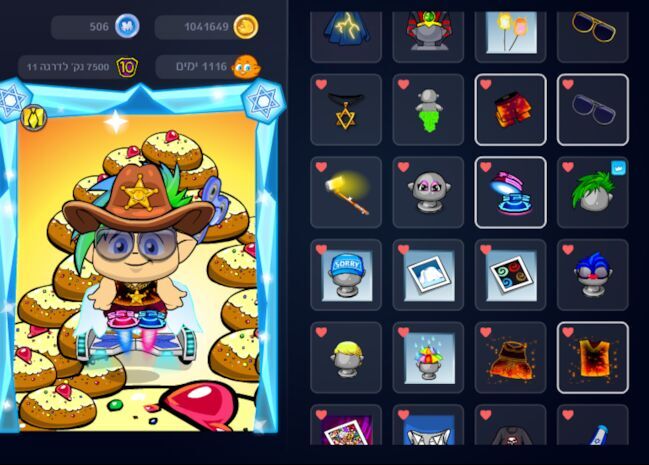This screenshot has width=649, height=465.
Task: Select the blonde bowl-cut hair item
Action: point(346,357)
